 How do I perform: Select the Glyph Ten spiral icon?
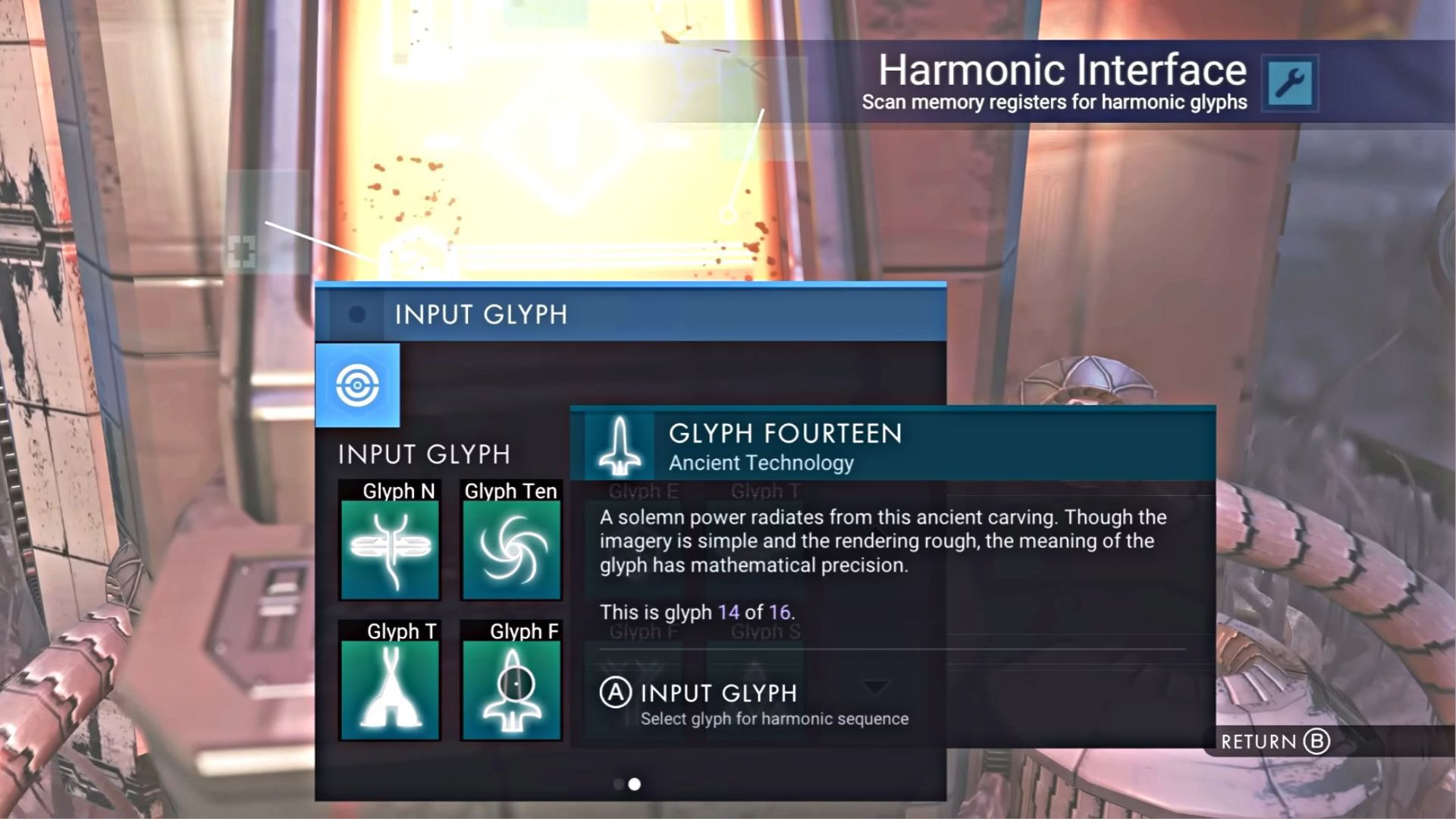510,550
